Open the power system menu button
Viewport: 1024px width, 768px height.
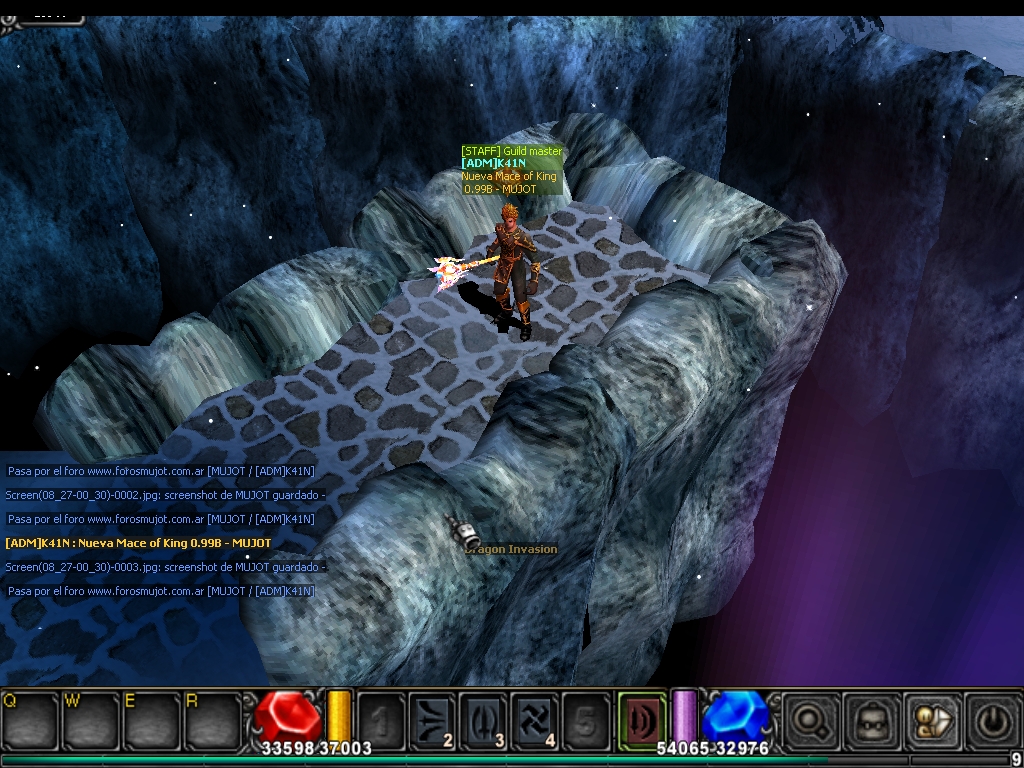click(x=992, y=718)
